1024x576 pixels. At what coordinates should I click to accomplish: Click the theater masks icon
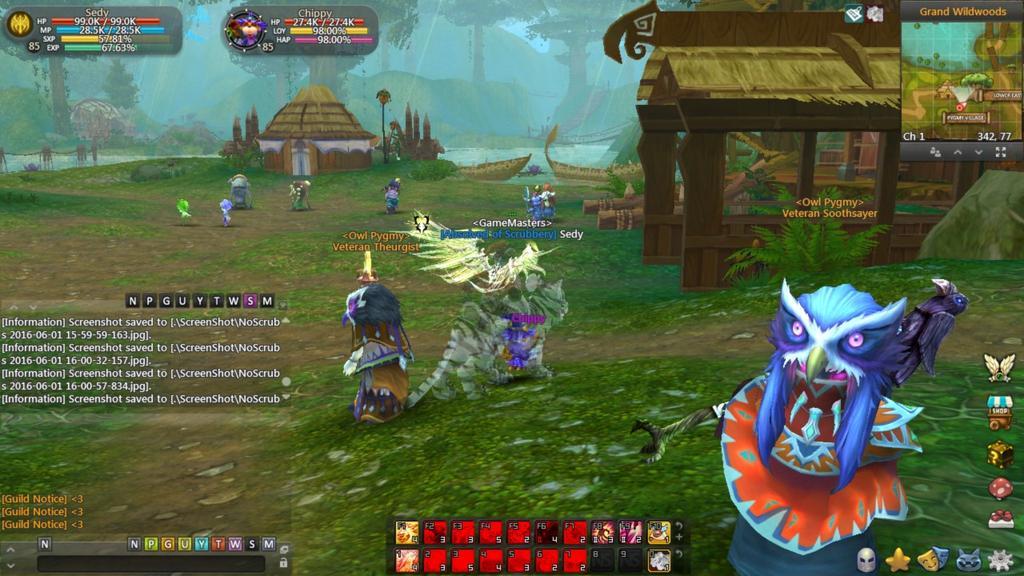pos(932,560)
